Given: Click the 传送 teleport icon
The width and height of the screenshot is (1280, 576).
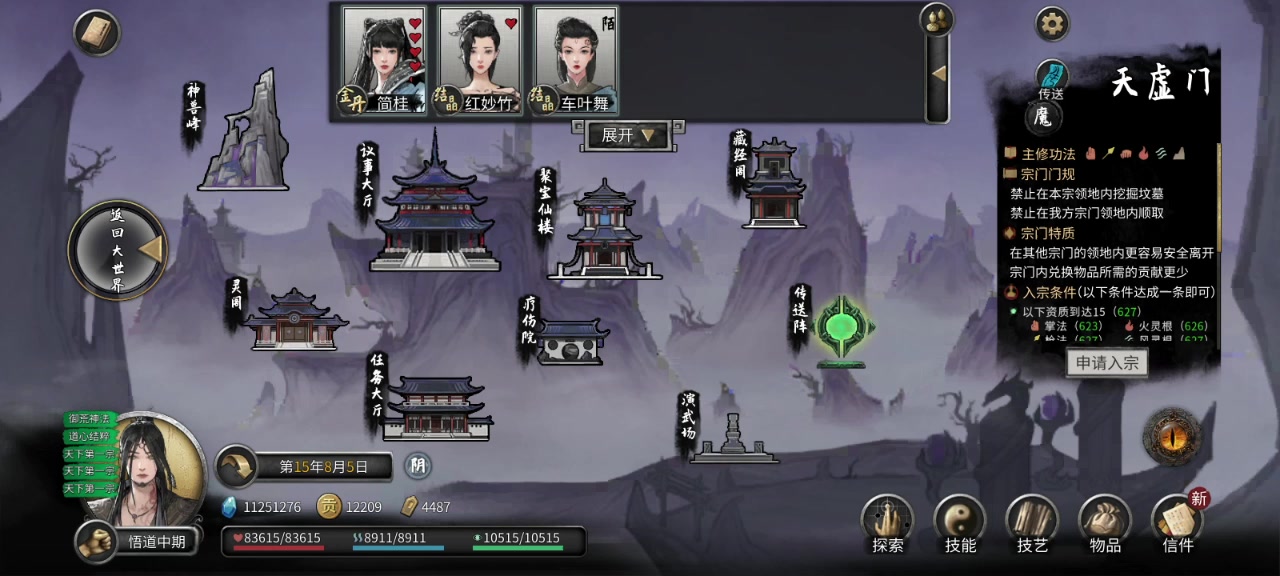Looking at the screenshot, I should 1051,77.
